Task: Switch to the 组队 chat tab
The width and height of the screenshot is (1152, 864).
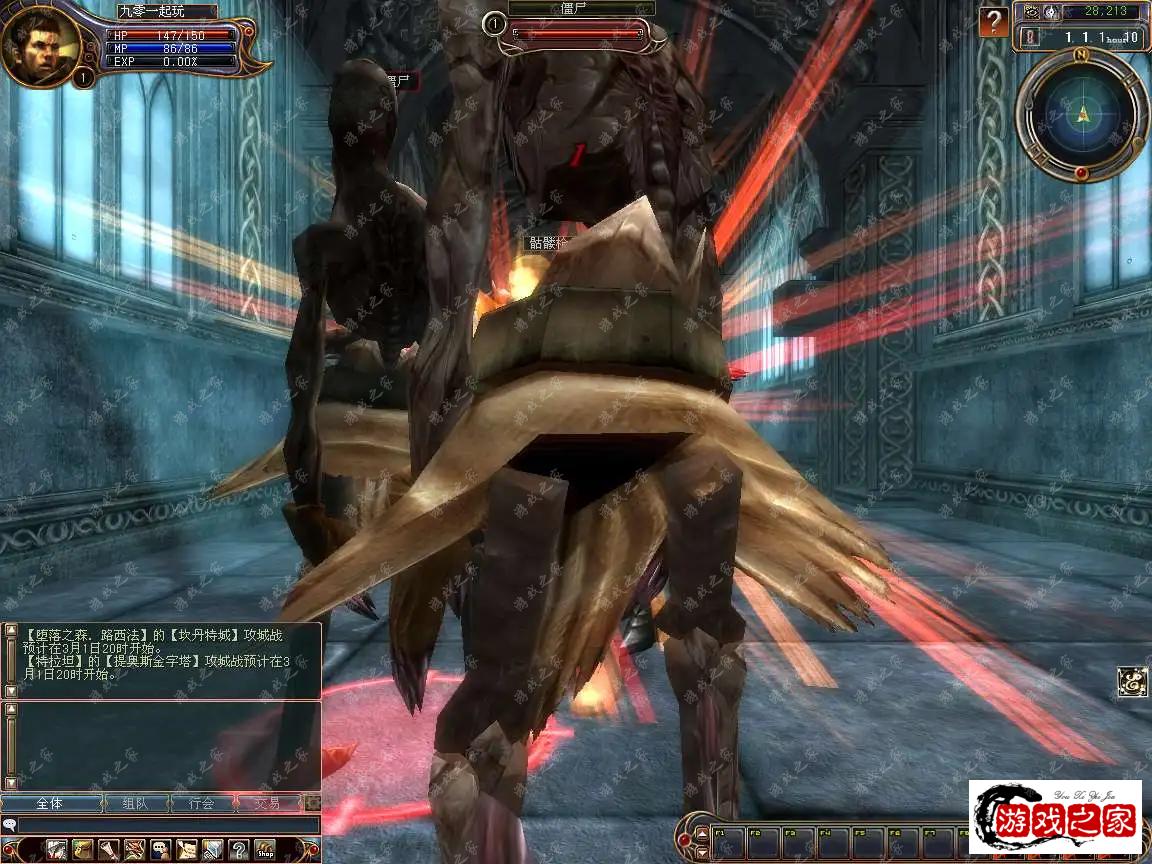Action: (136, 803)
